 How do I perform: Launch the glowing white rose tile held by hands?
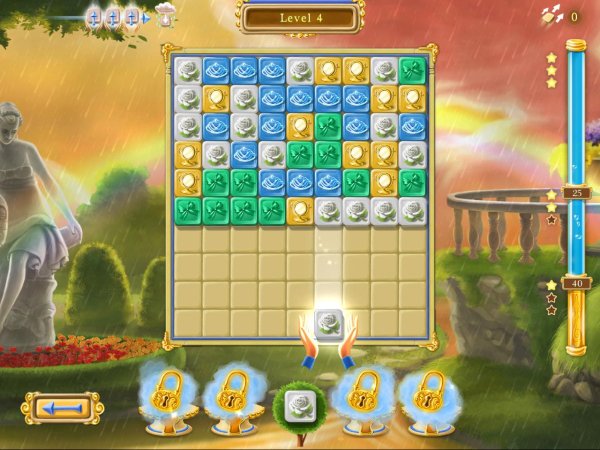[329, 324]
